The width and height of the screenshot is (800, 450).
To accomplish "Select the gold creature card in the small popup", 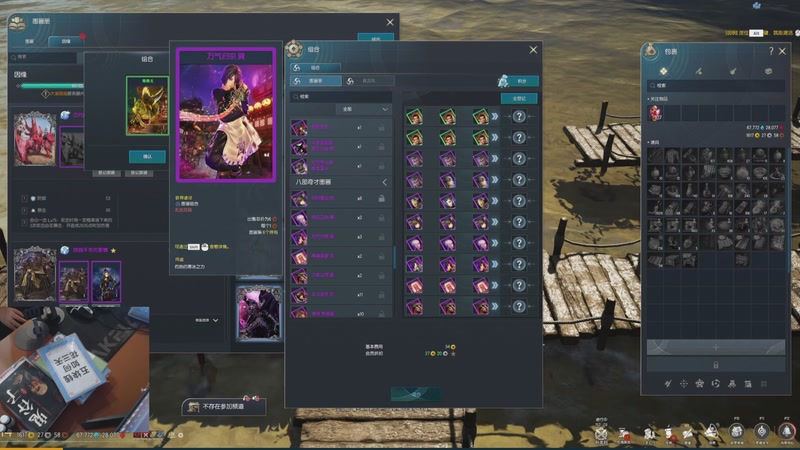I will click(147, 106).
